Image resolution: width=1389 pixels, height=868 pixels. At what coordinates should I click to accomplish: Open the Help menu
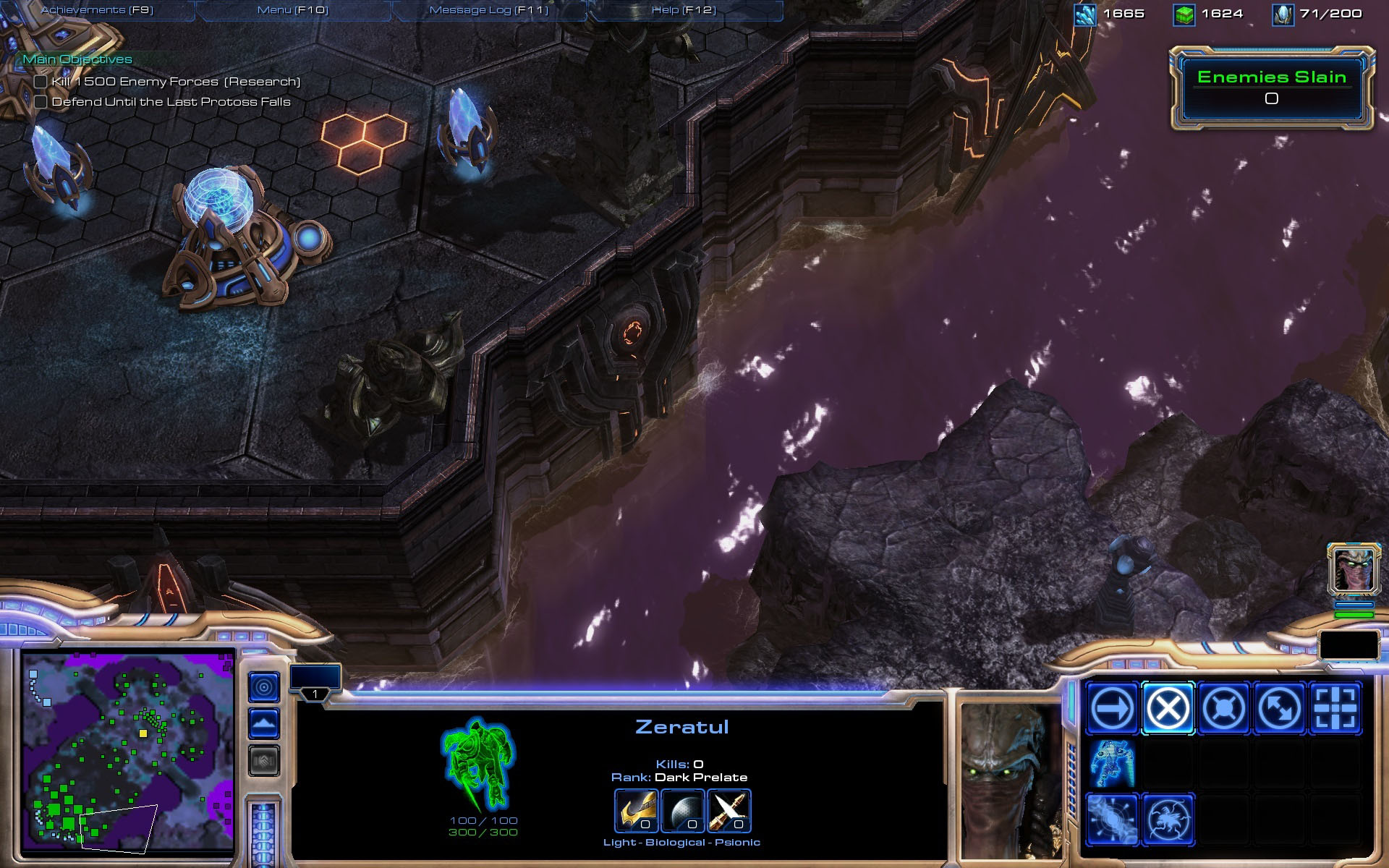click(x=684, y=10)
